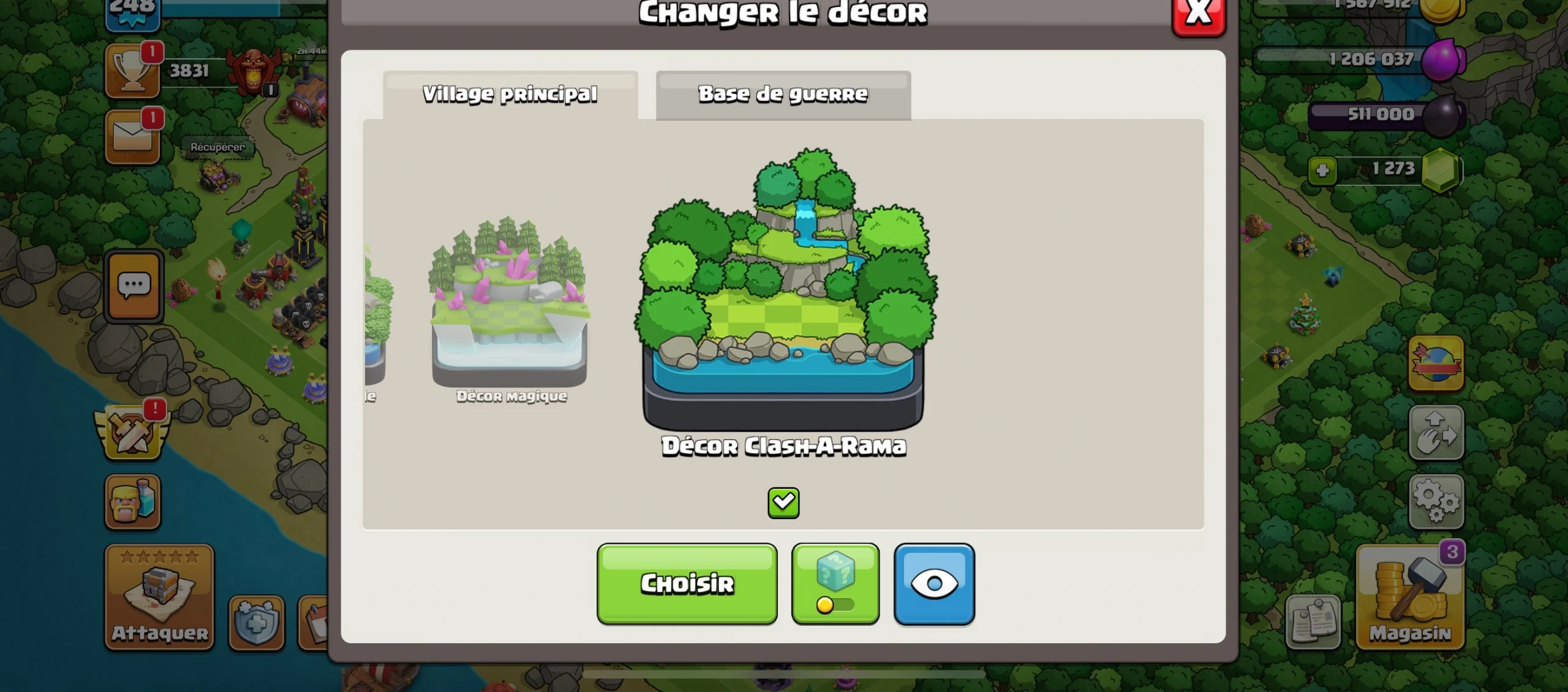Open the Attaquer battle menu
The width and height of the screenshot is (1568, 692).
tap(159, 597)
